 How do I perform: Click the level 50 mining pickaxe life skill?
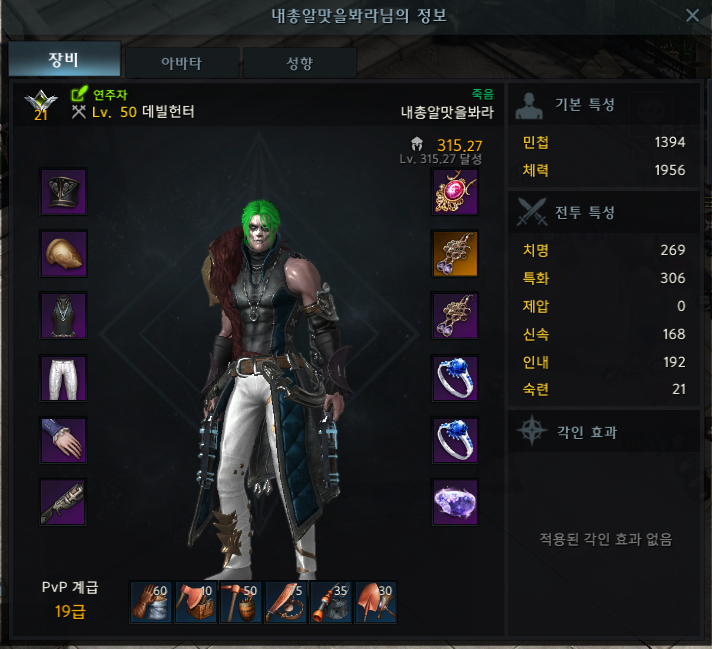click(241, 603)
